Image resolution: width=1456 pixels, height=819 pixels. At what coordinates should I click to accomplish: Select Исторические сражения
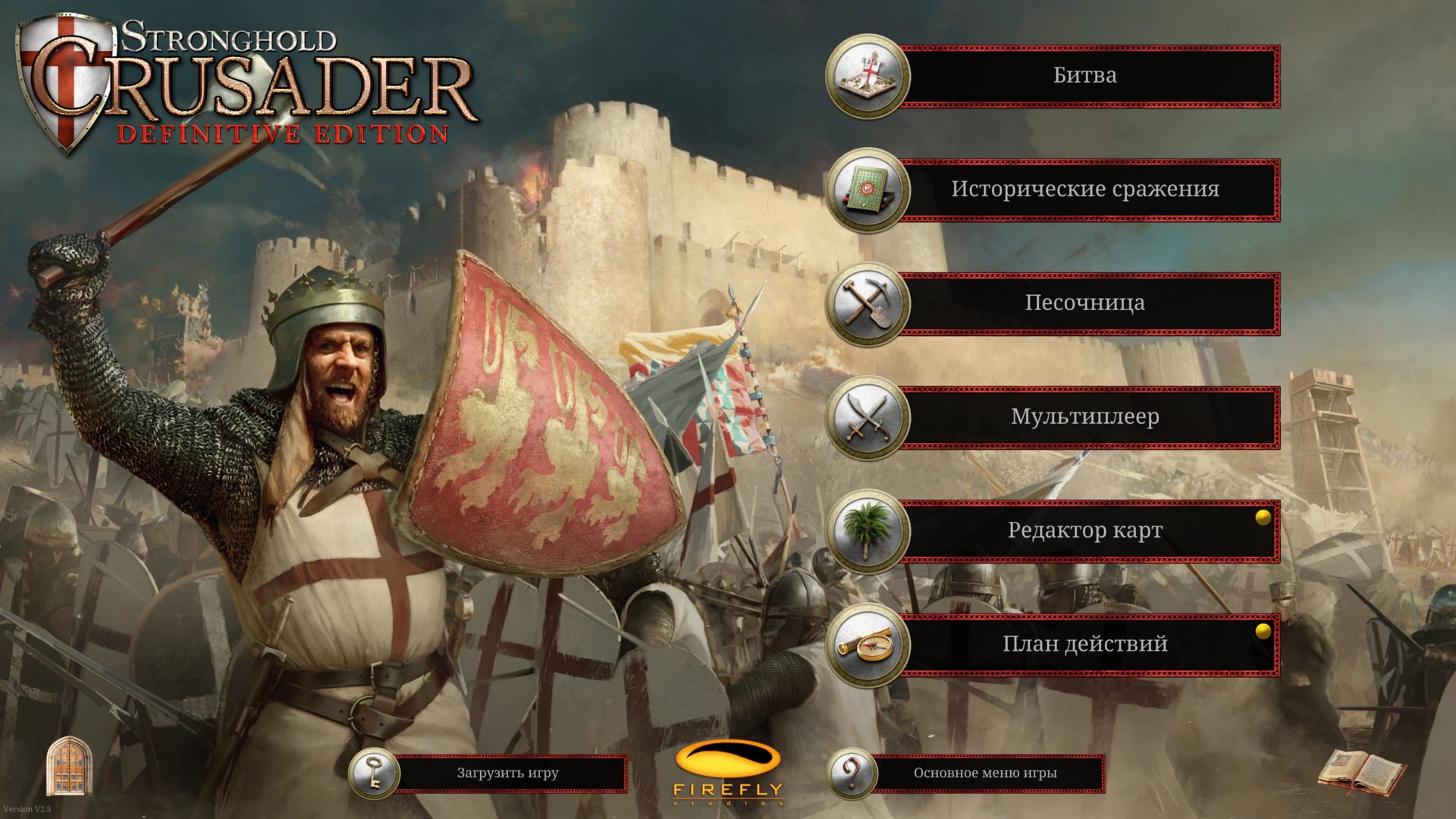point(1084,190)
